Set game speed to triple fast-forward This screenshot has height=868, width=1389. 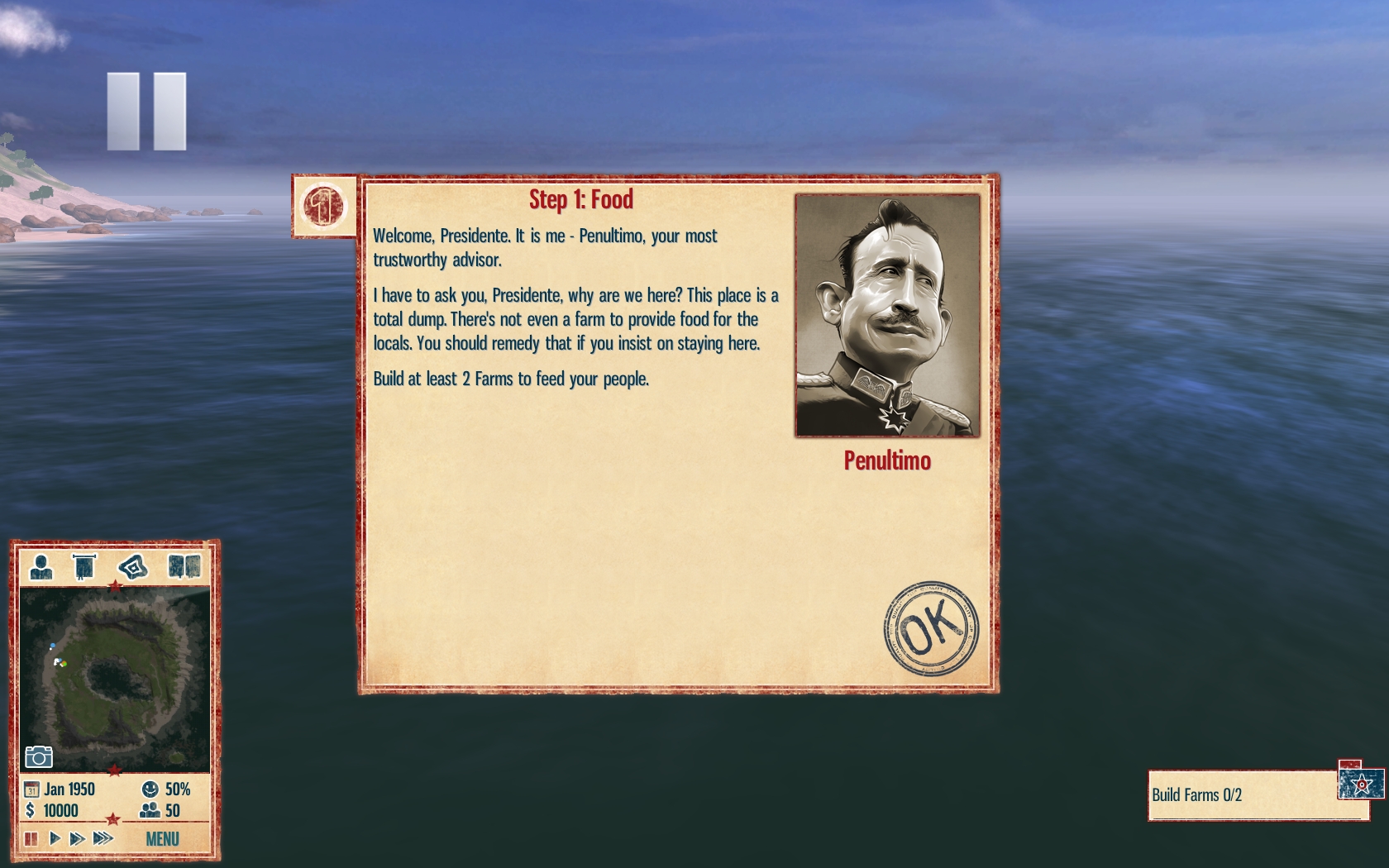[103, 839]
